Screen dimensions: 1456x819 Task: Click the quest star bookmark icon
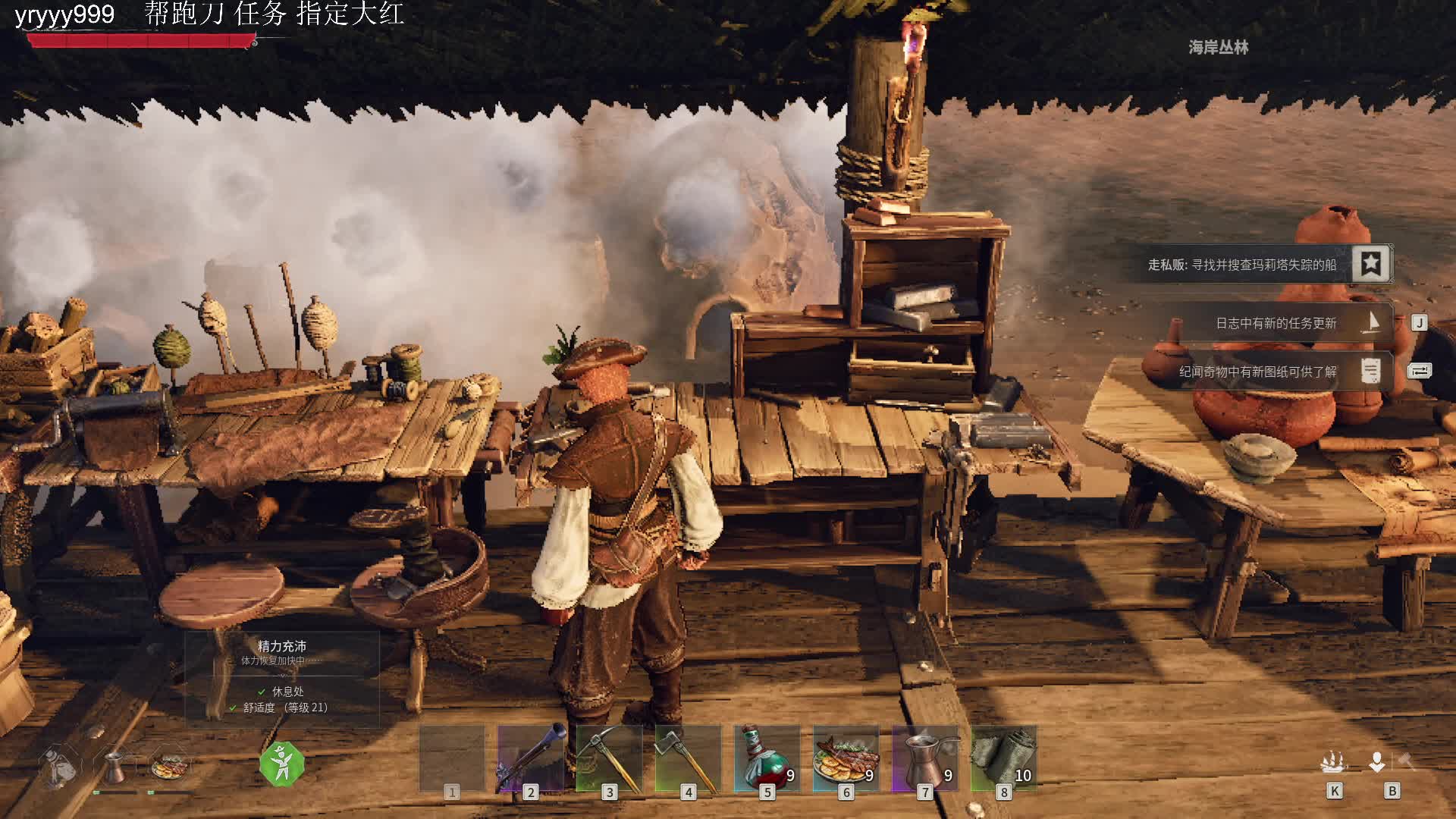click(x=1370, y=264)
